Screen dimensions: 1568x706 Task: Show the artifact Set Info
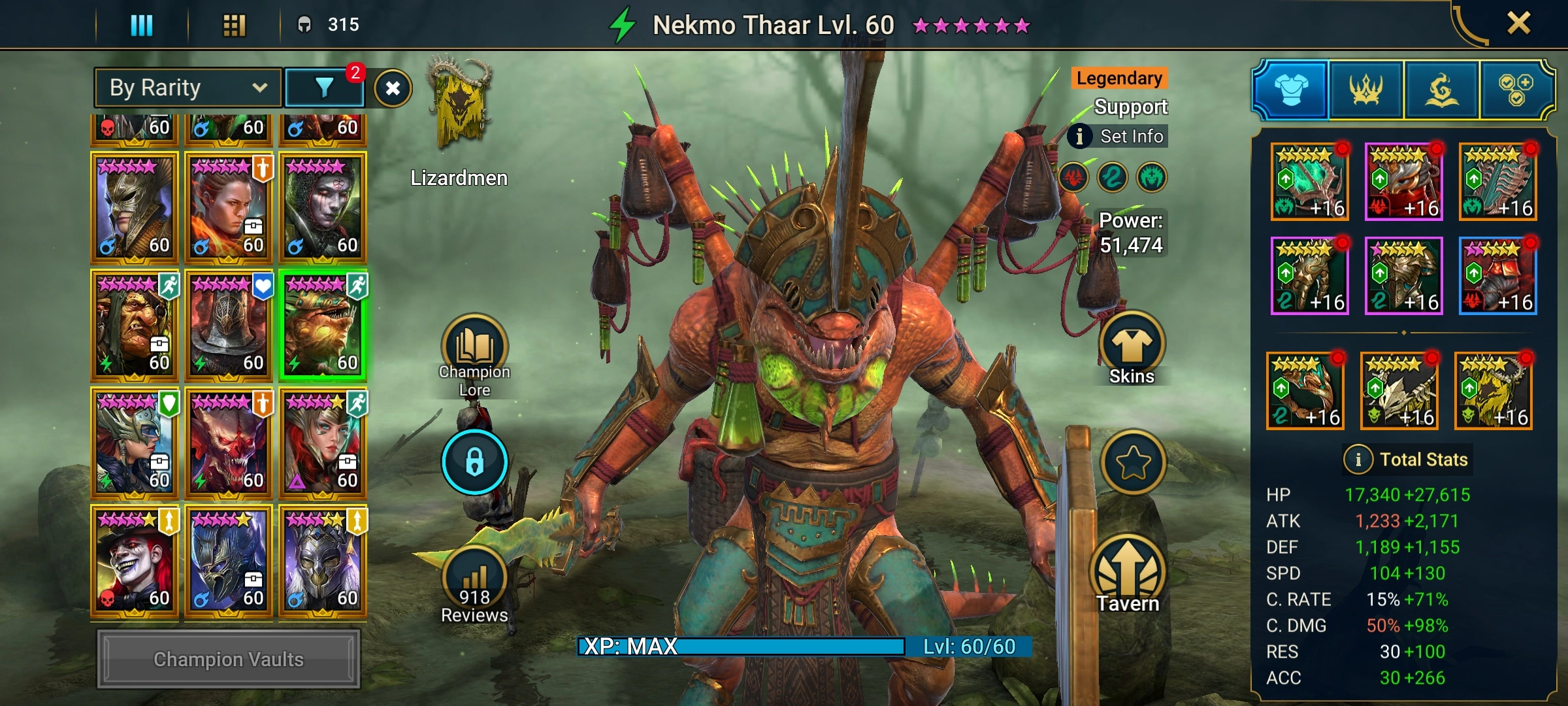point(1119,136)
